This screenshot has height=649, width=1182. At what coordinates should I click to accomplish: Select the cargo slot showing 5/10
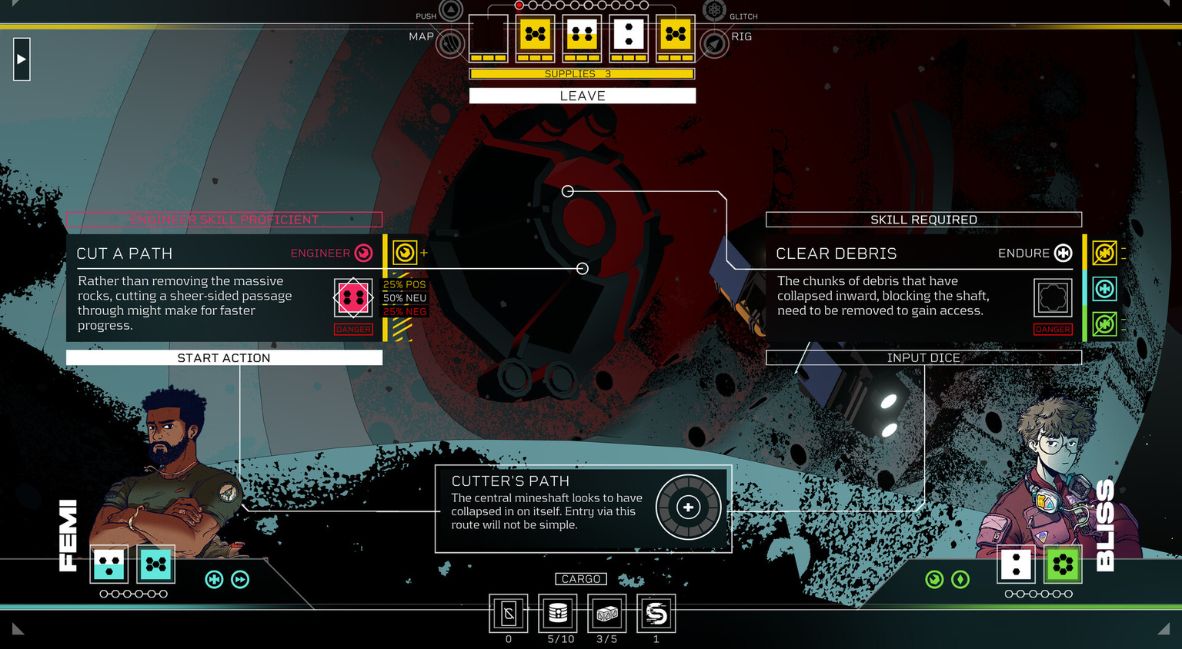pyautogui.click(x=559, y=613)
